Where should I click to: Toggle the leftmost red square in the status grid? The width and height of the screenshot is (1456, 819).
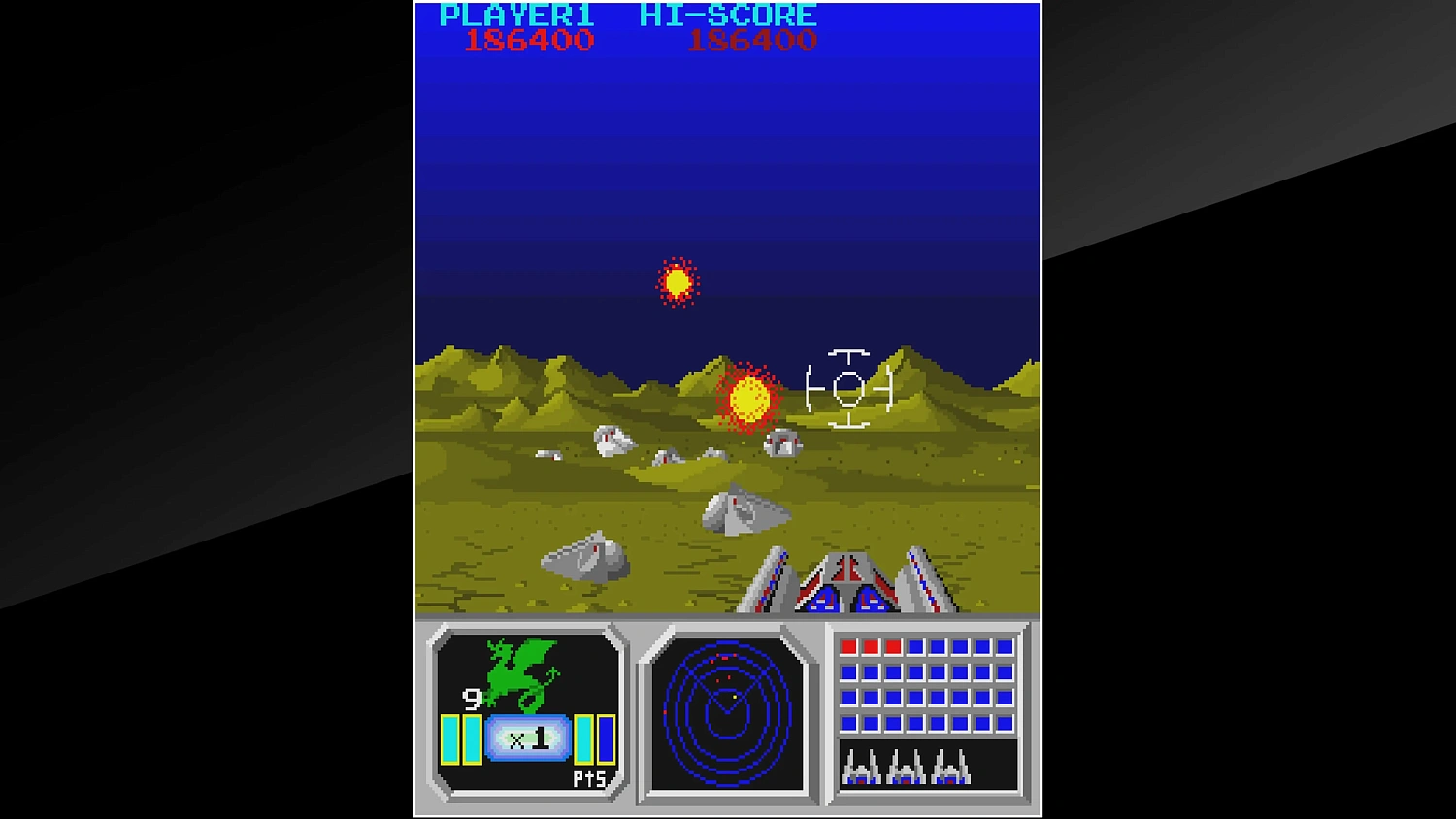(x=847, y=645)
